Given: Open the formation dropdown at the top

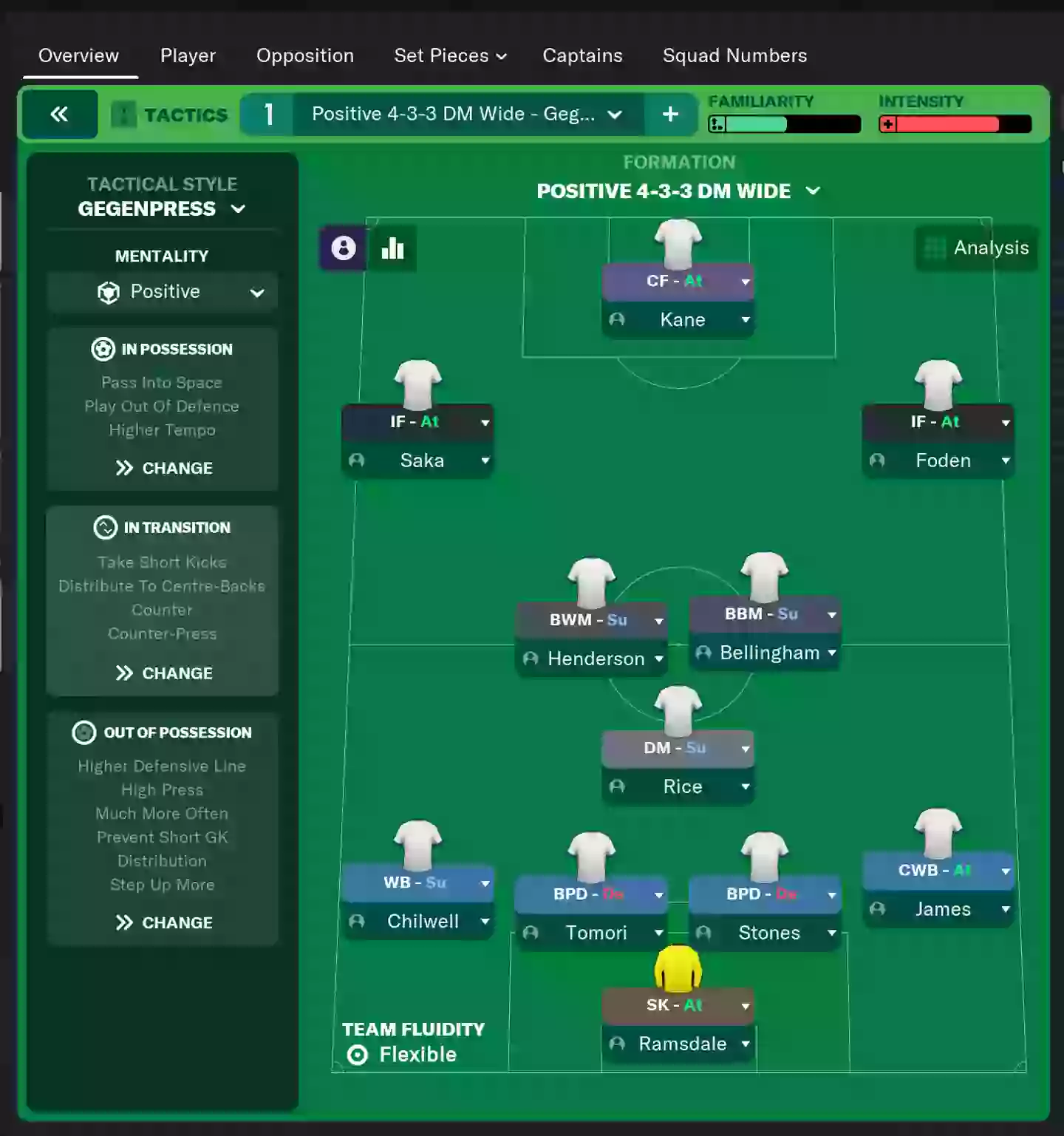Looking at the screenshot, I should tap(814, 191).
